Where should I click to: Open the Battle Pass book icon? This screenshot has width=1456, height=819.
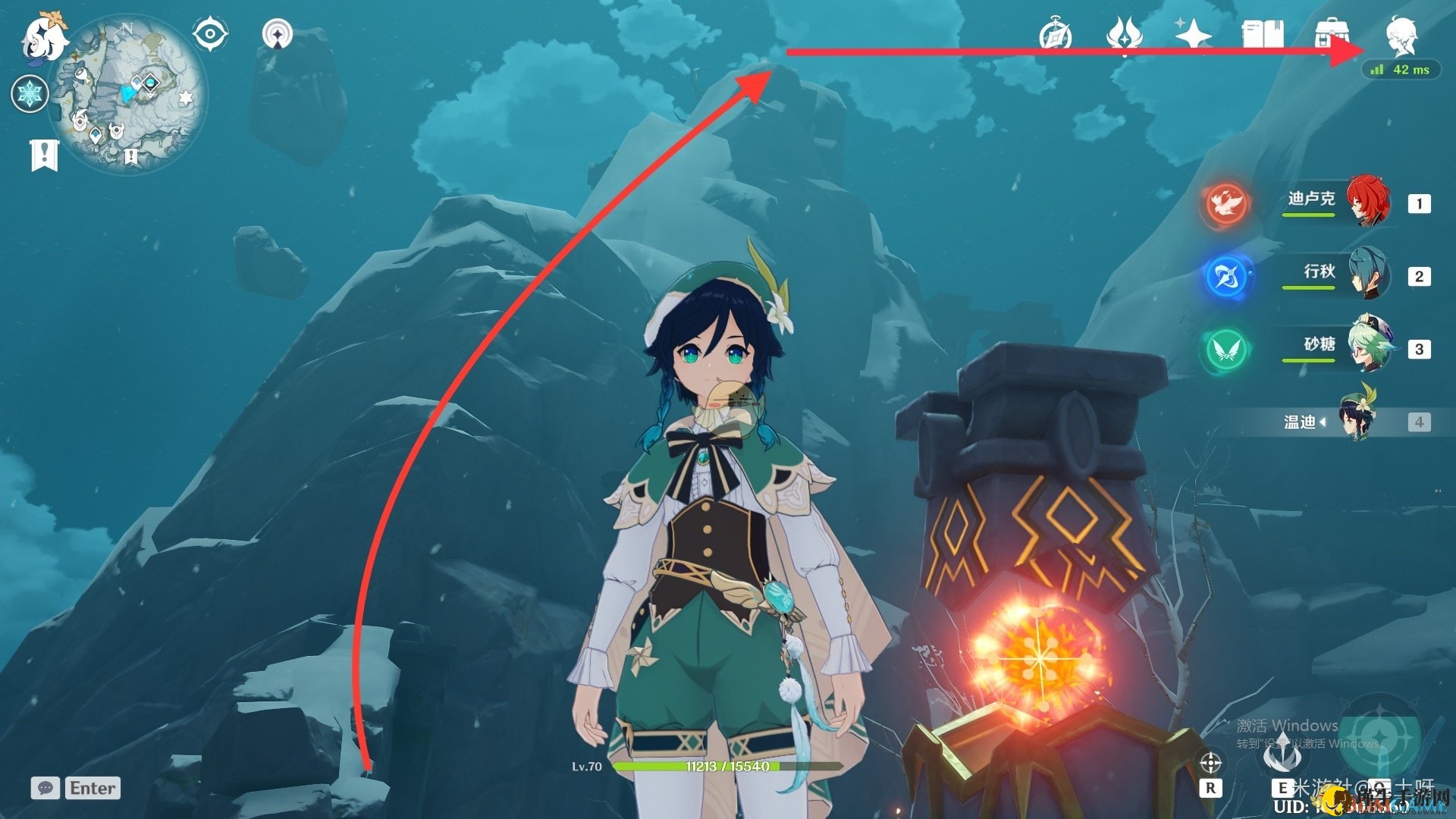1262,34
